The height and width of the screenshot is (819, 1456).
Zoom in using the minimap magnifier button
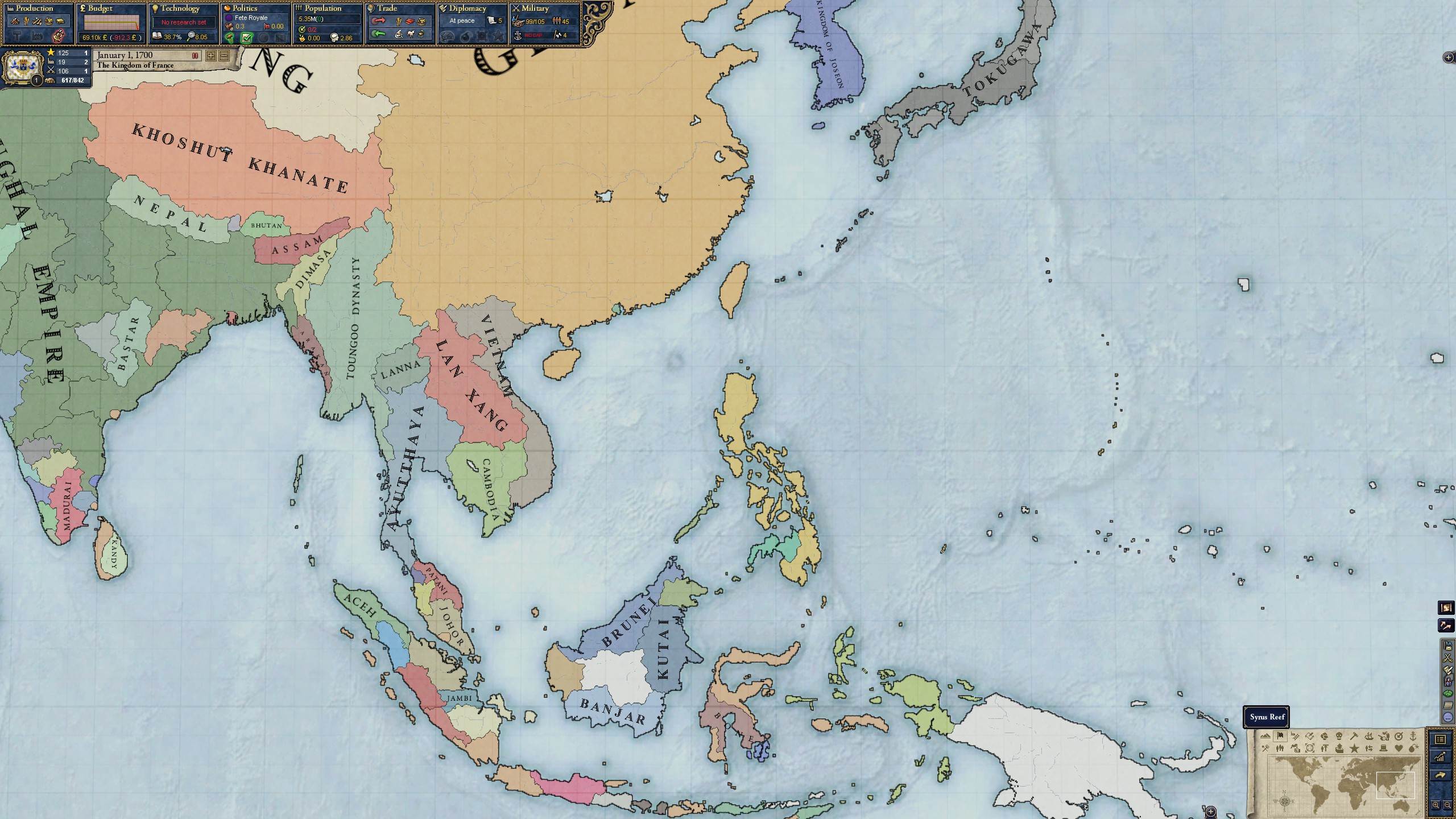tap(1436, 806)
